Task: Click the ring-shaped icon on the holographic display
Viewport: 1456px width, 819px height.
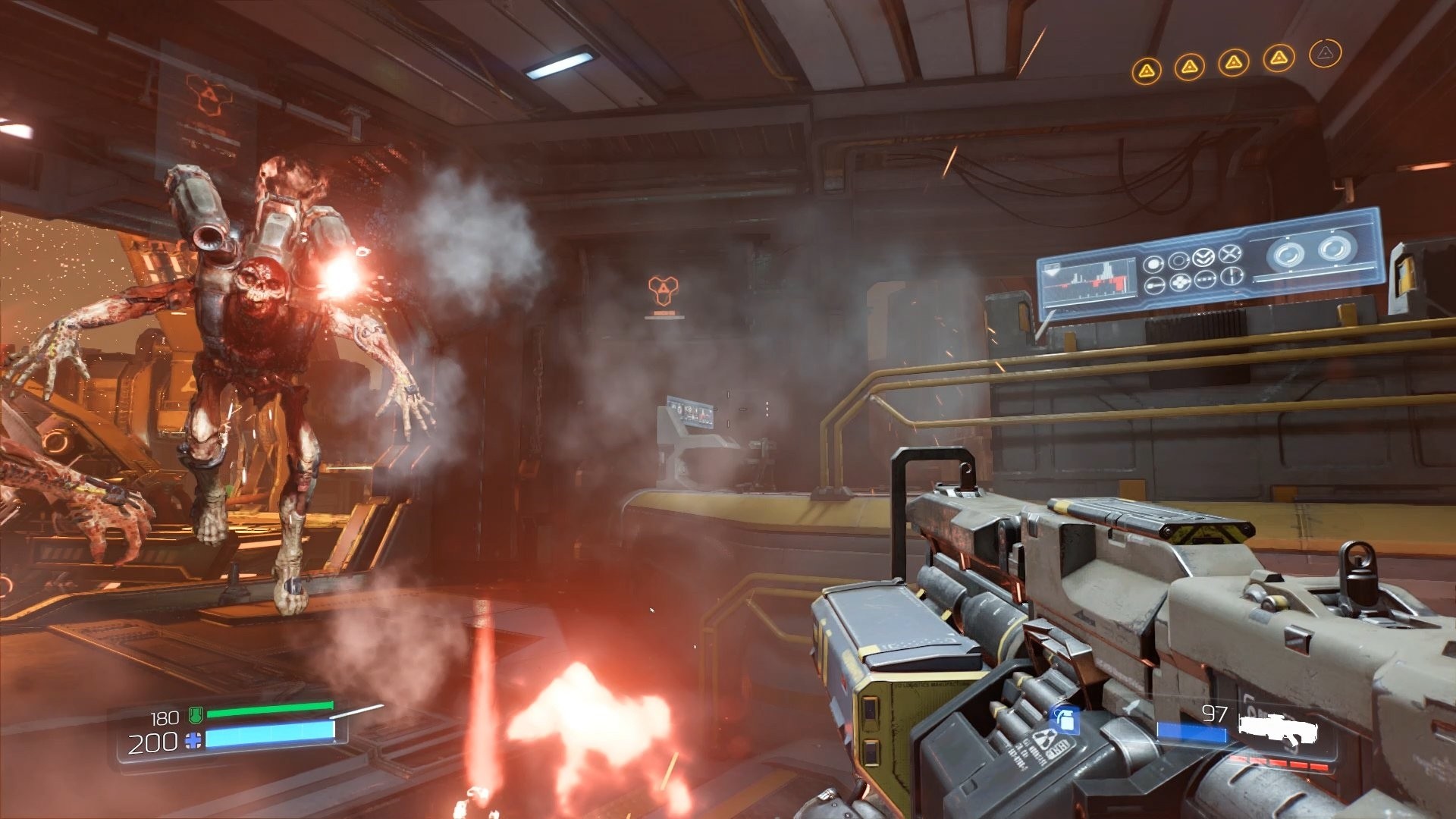Action: [x=1180, y=259]
